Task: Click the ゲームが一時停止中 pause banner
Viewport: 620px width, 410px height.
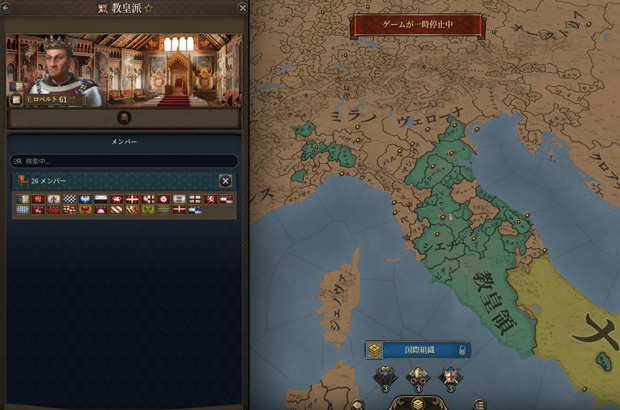Action: pyautogui.click(x=418, y=22)
